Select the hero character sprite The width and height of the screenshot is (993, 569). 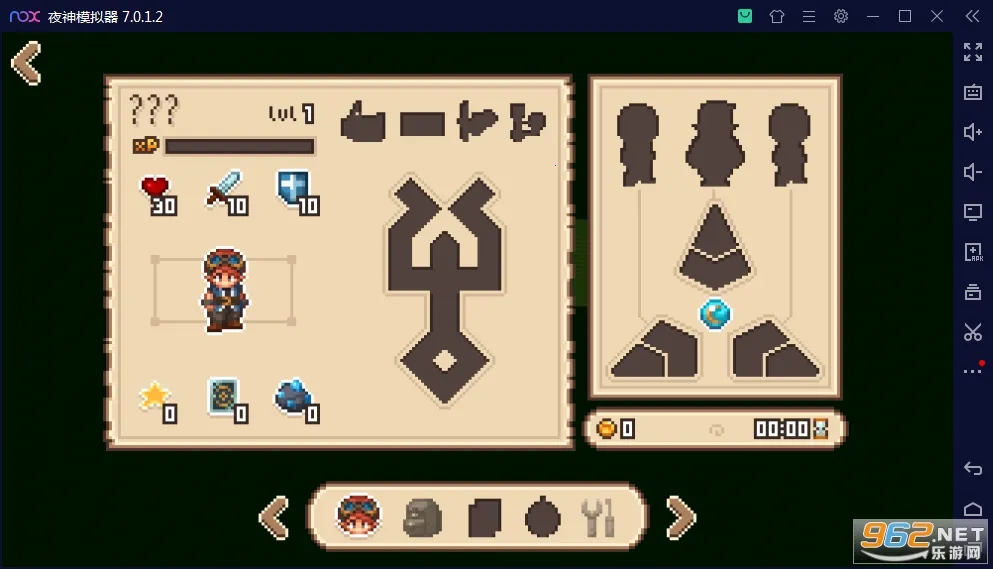tap(222, 290)
